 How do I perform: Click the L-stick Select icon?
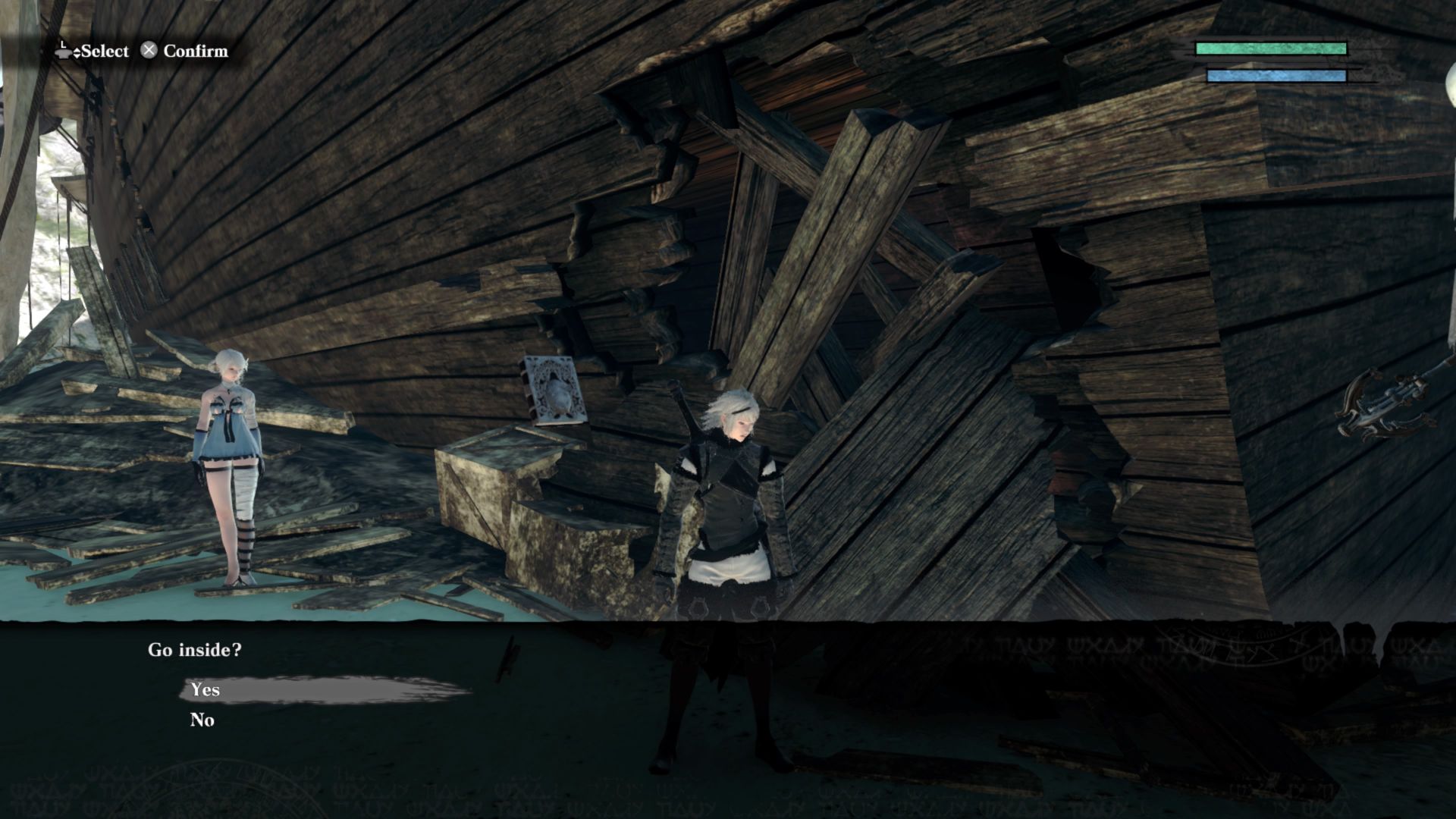point(63,52)
